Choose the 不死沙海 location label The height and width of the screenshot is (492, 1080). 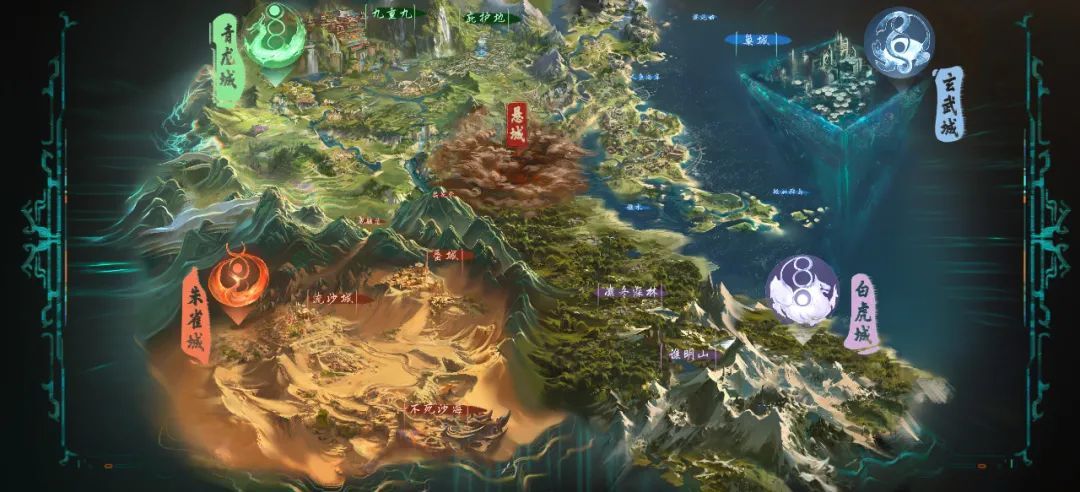click(x=433, y=409)
